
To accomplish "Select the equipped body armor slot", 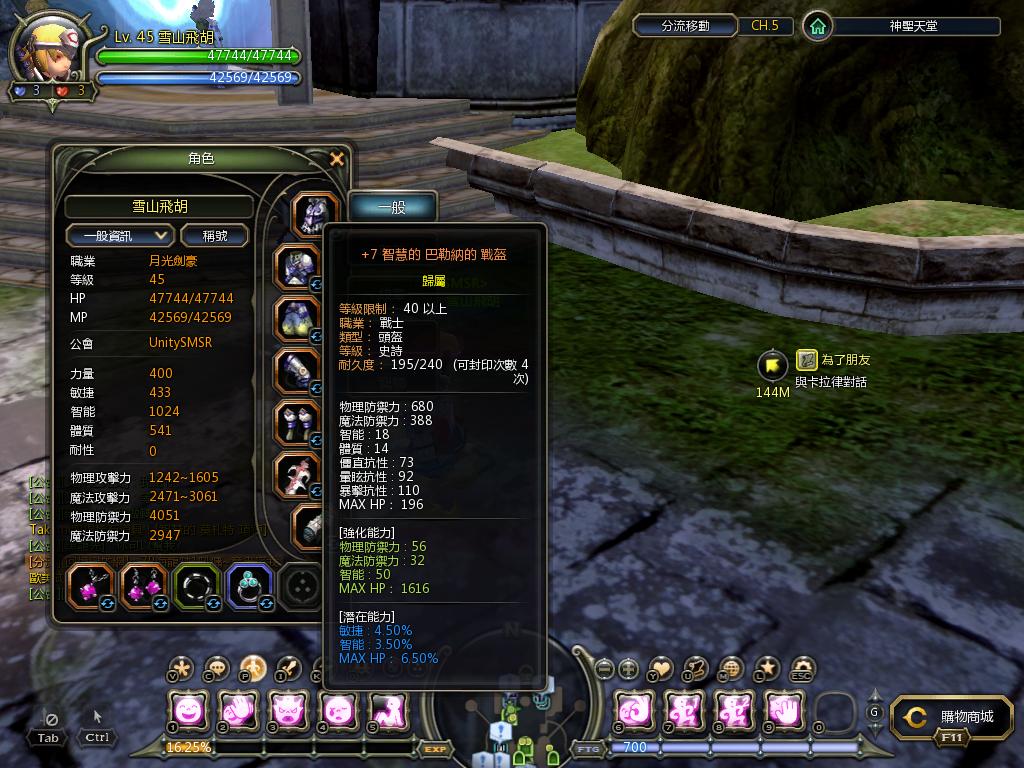I will click(x=297, y=266).
